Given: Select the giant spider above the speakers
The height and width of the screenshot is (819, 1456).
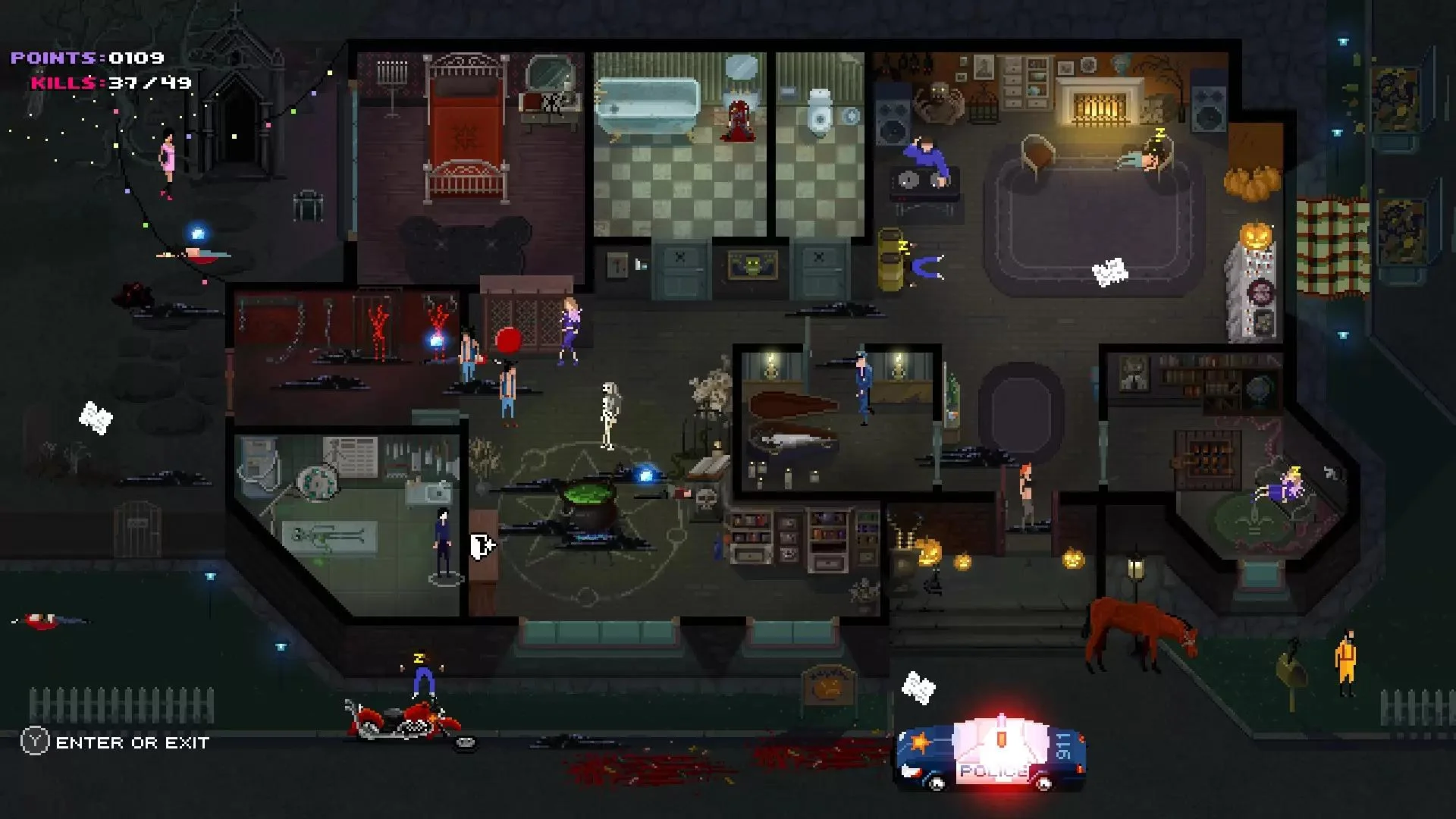Looking at the screenshot, I should 940,102.
